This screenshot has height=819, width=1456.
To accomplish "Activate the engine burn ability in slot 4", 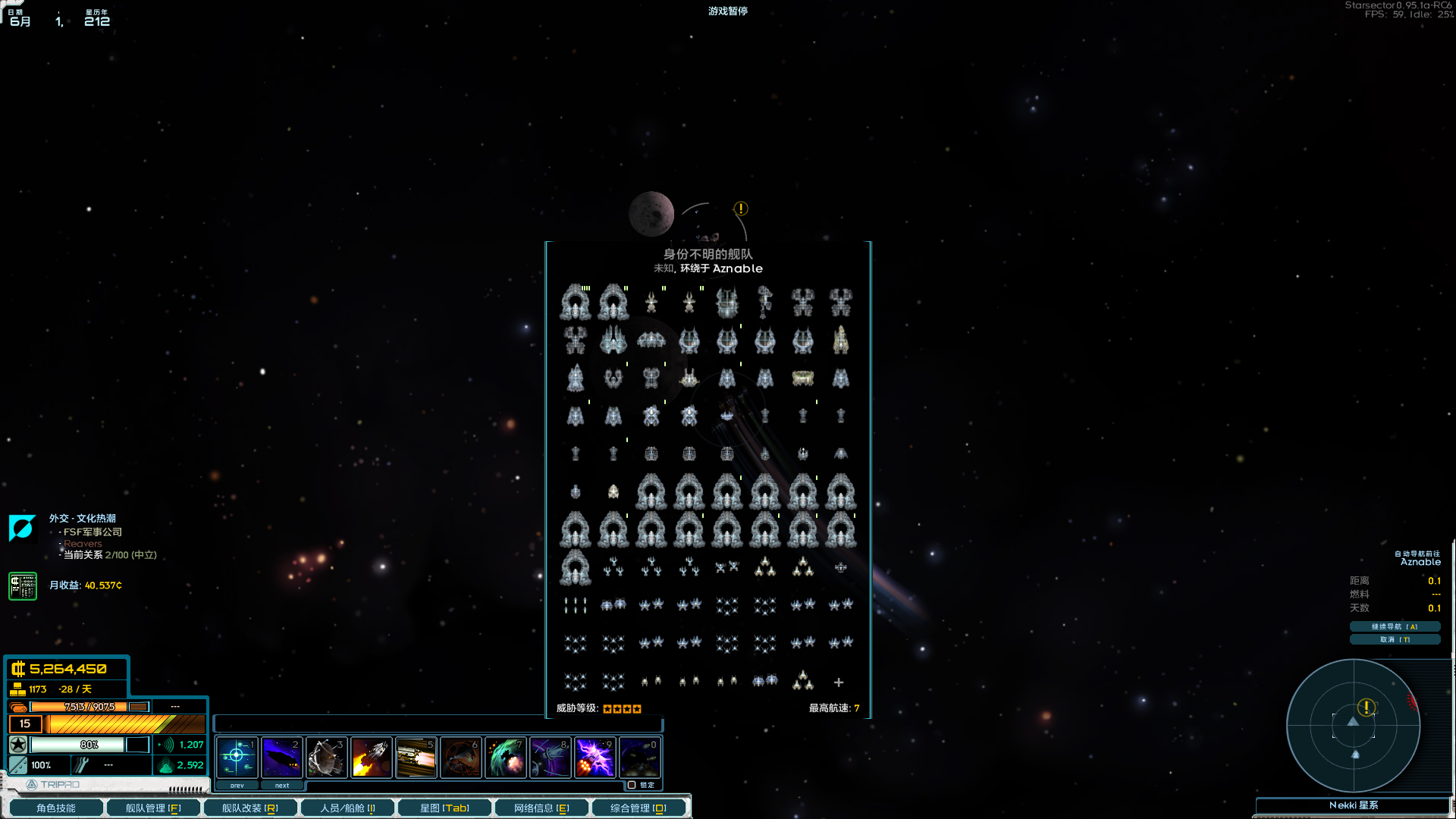I will pyautogui.click(x=371, y=757).
